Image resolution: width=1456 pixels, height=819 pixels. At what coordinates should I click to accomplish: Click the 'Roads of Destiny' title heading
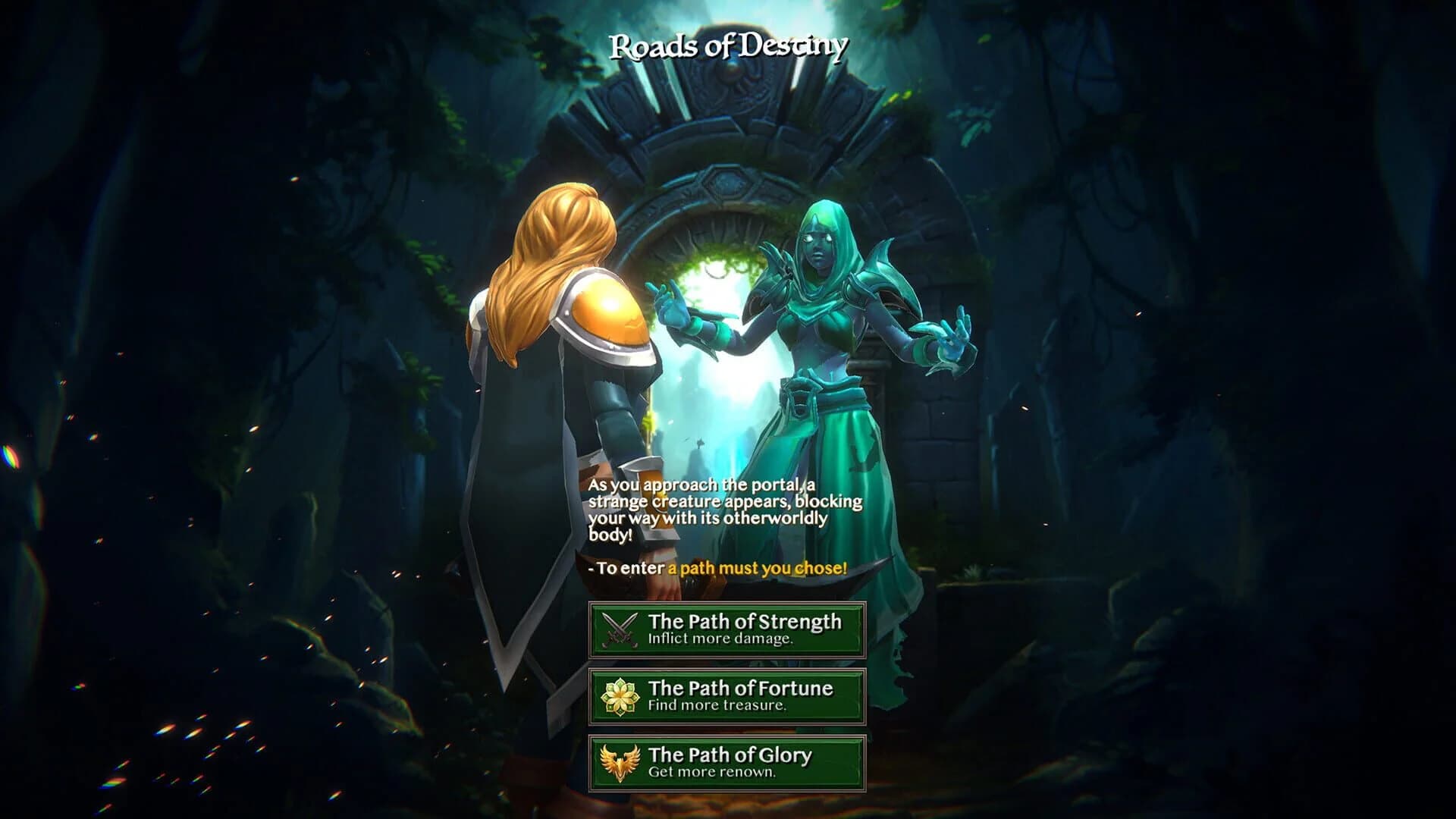coord(728,47)
